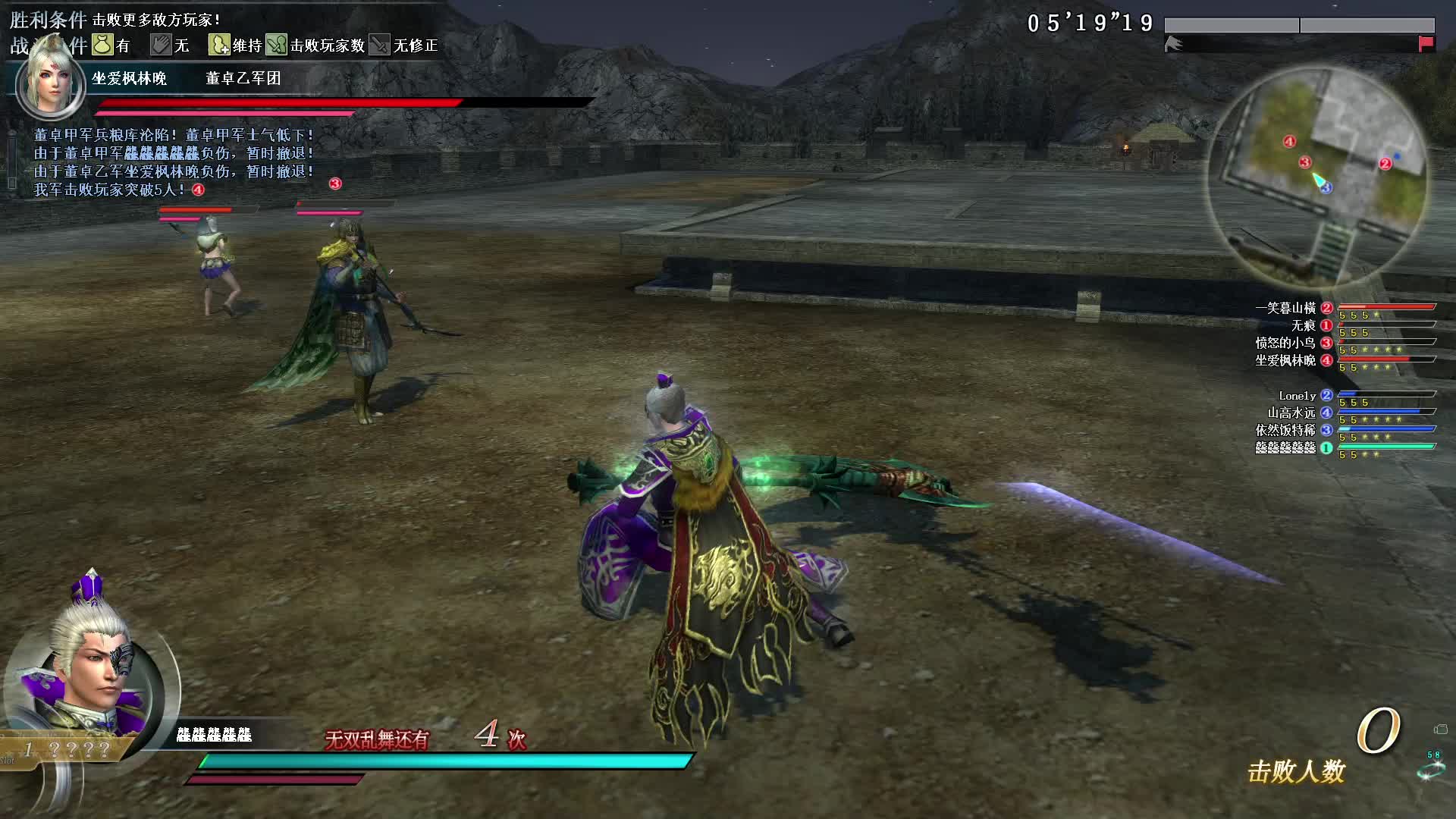The image size is (1456, 819).
Task: Click the 维持 battle condition icon
Action: pos(219,45)
